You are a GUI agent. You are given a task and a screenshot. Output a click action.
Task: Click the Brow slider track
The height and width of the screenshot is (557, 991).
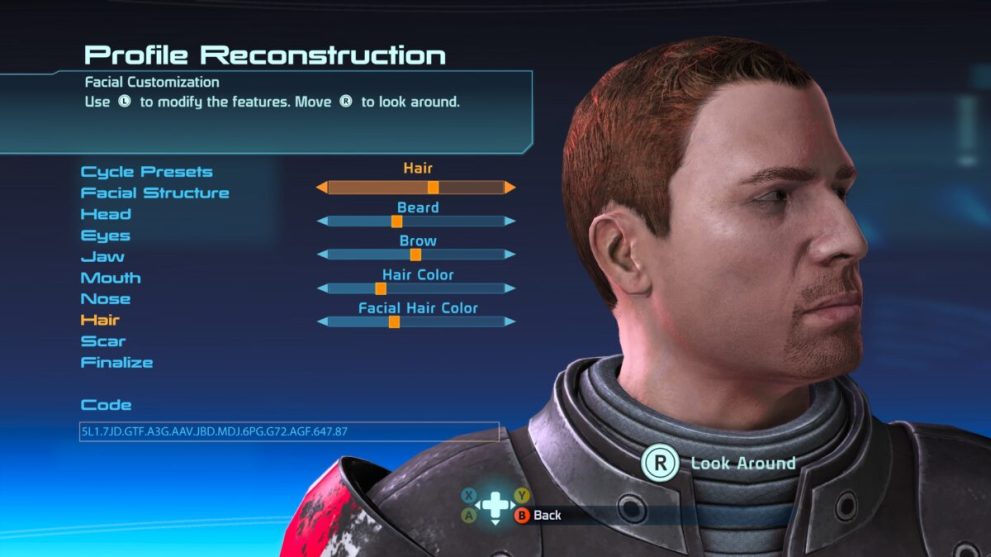point(416,254)
